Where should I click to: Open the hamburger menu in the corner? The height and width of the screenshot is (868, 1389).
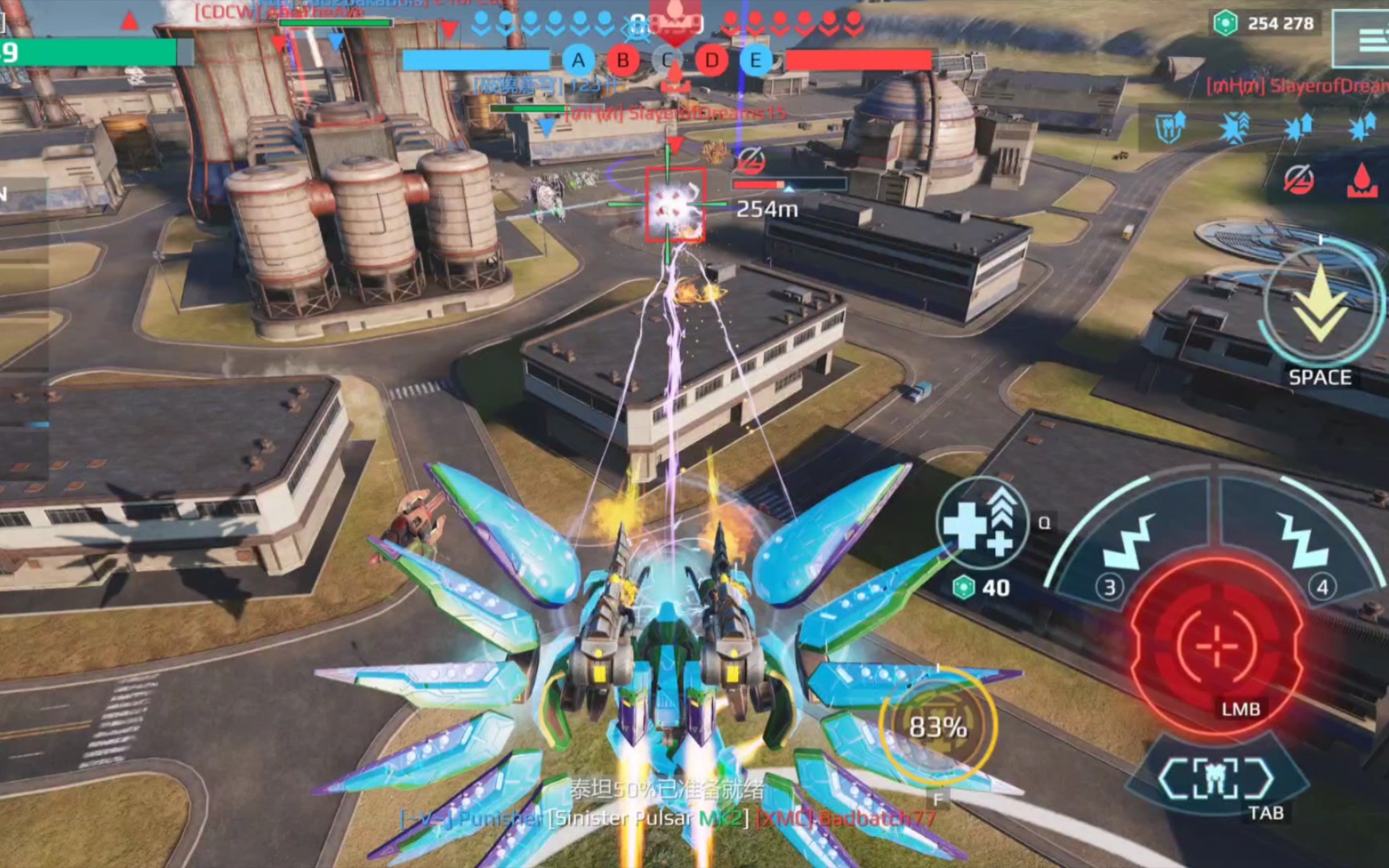coord(1368,39)
